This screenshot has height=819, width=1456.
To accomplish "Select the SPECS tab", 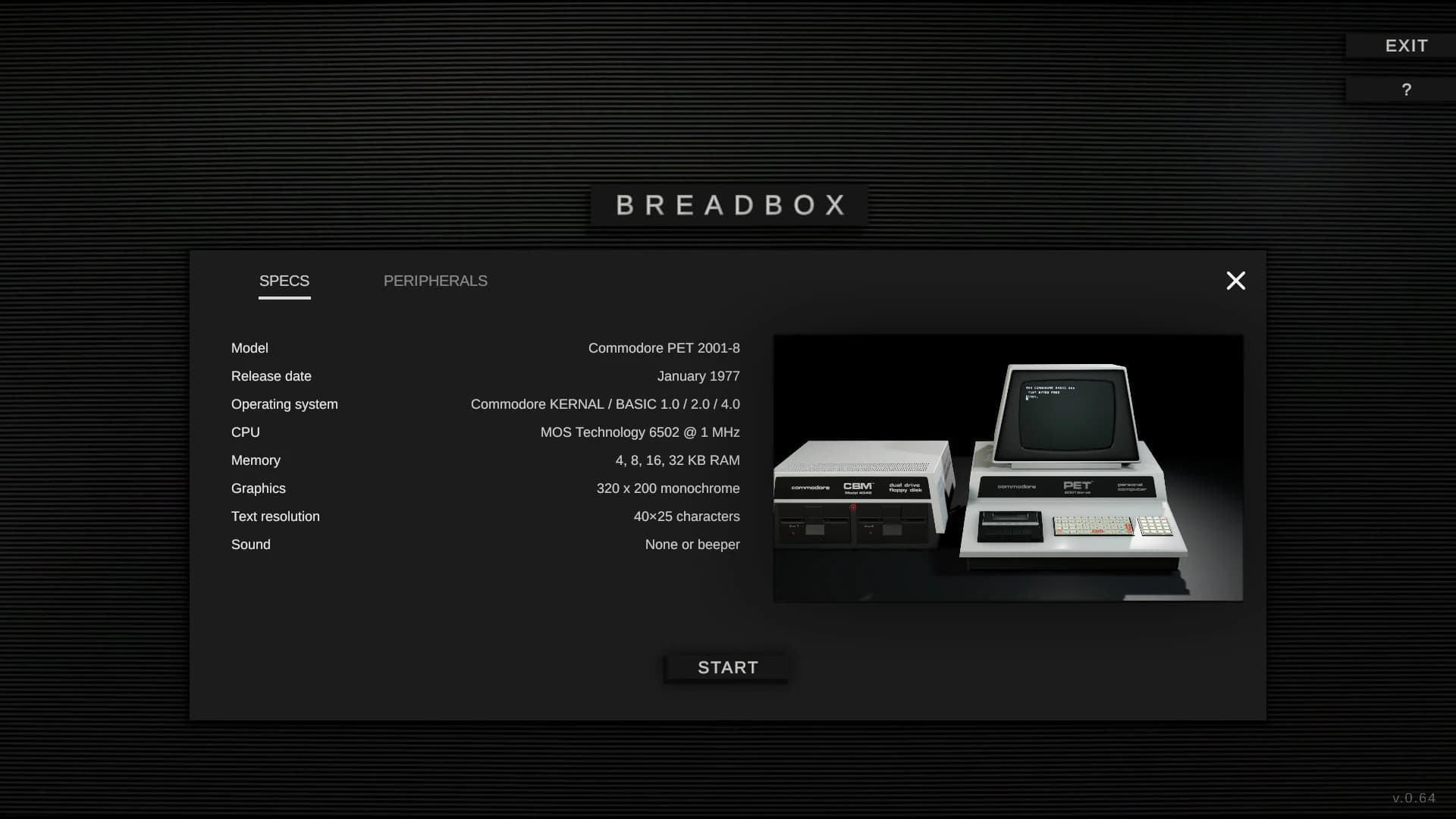I will pyautogui.click(x=284, y=281).
